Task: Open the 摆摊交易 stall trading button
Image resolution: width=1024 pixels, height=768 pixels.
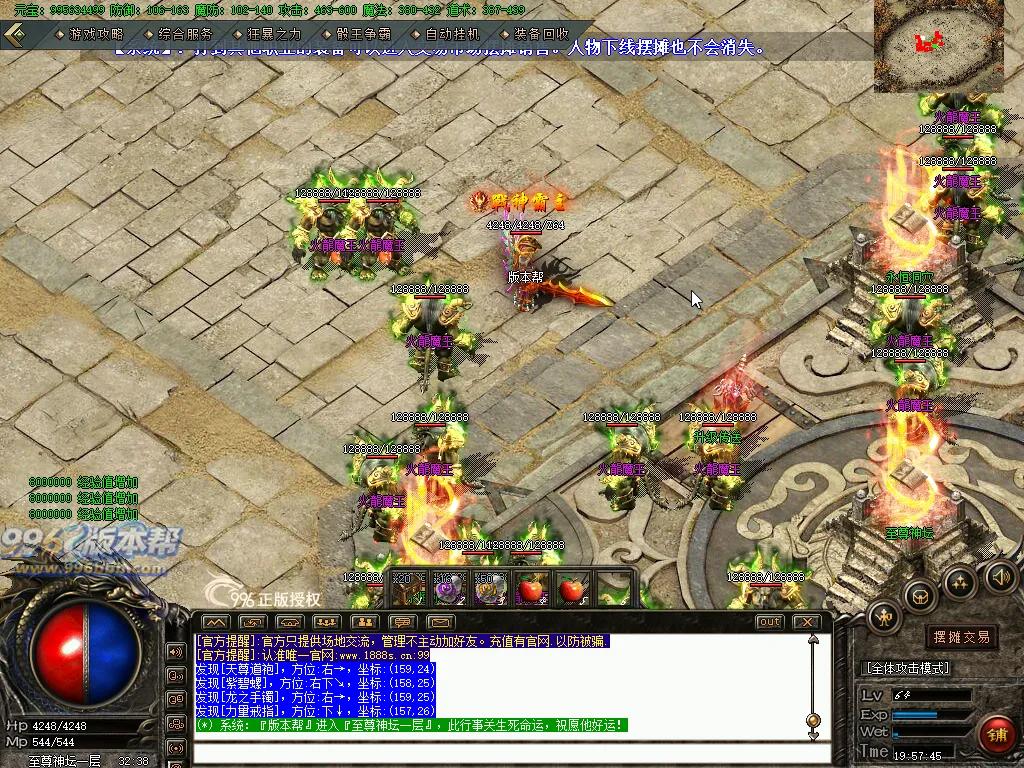Action: (962, 637)
